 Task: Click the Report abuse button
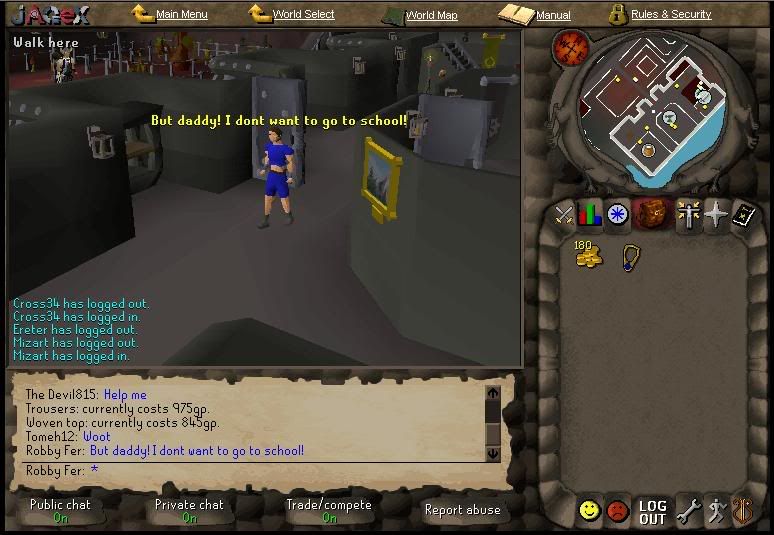[x=462, y=510]
